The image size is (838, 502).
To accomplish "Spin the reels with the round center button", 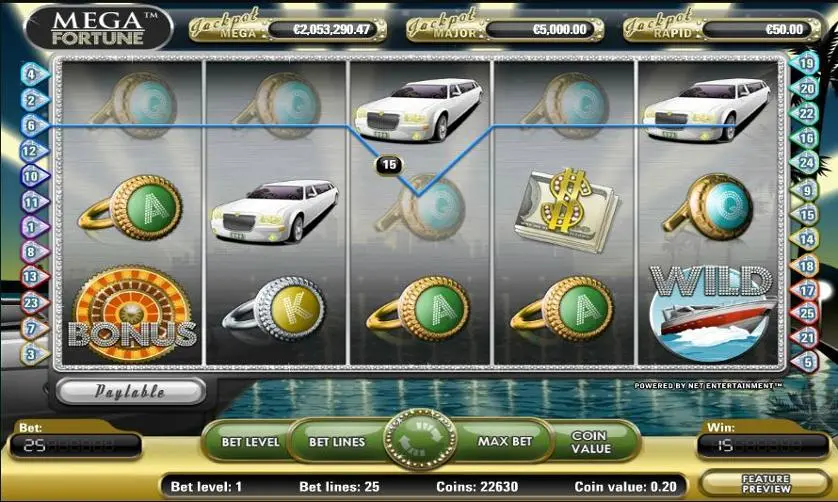I will coord(418,440).
